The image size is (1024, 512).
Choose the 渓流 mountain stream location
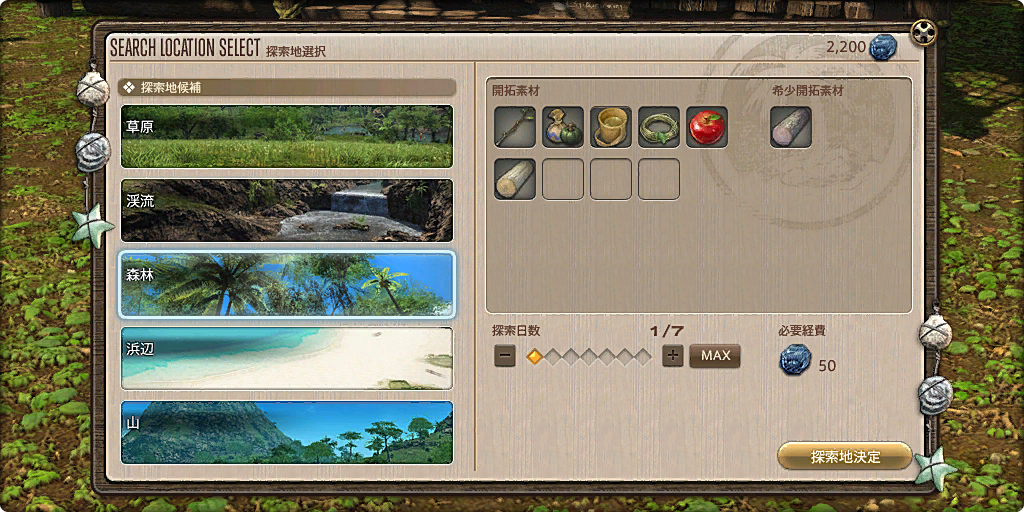tap(286, 210)
